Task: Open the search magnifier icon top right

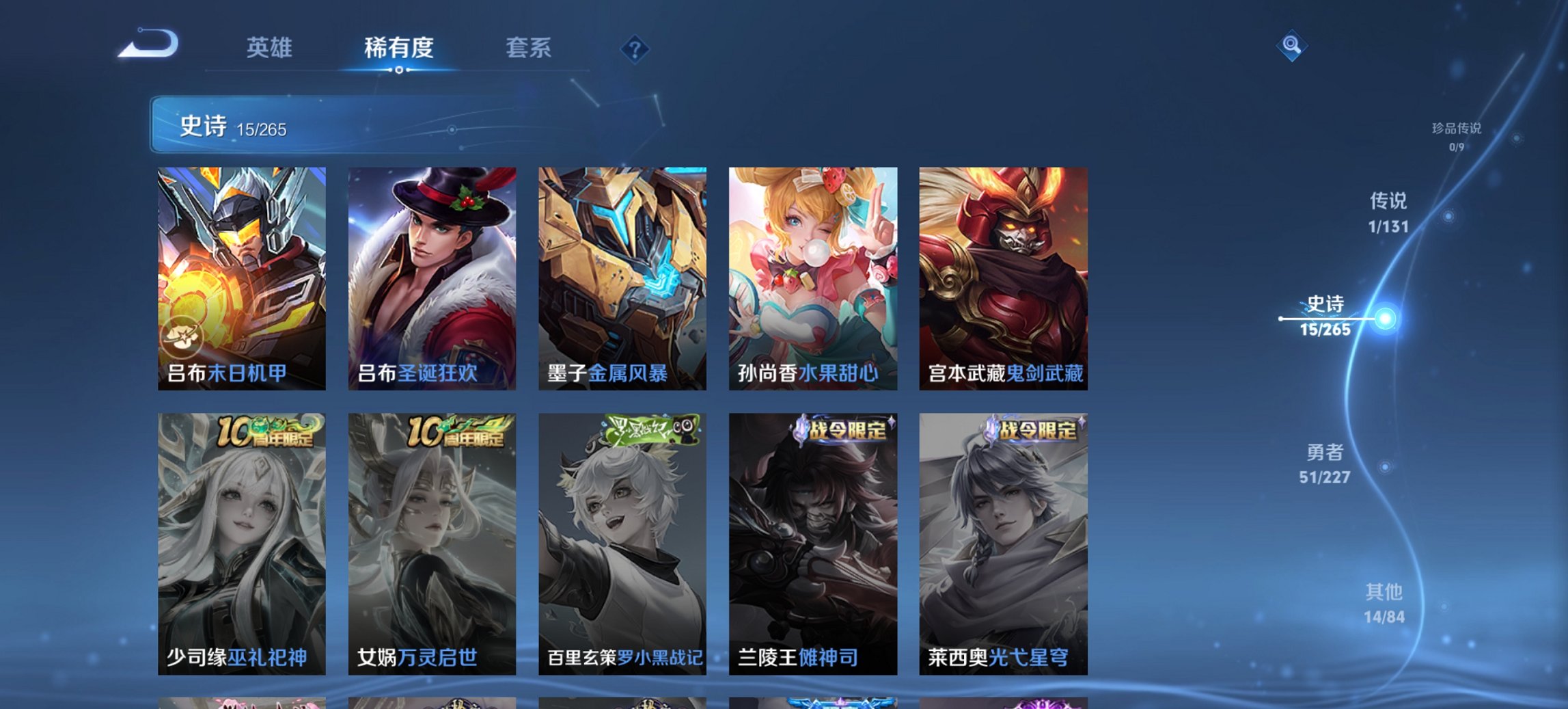Action: [1290, 46]
